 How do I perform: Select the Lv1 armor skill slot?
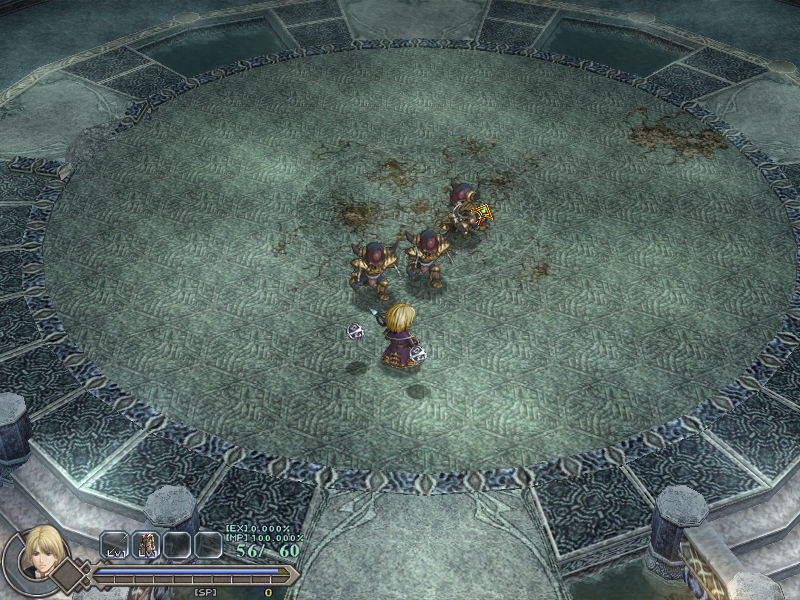coord(146,544)
